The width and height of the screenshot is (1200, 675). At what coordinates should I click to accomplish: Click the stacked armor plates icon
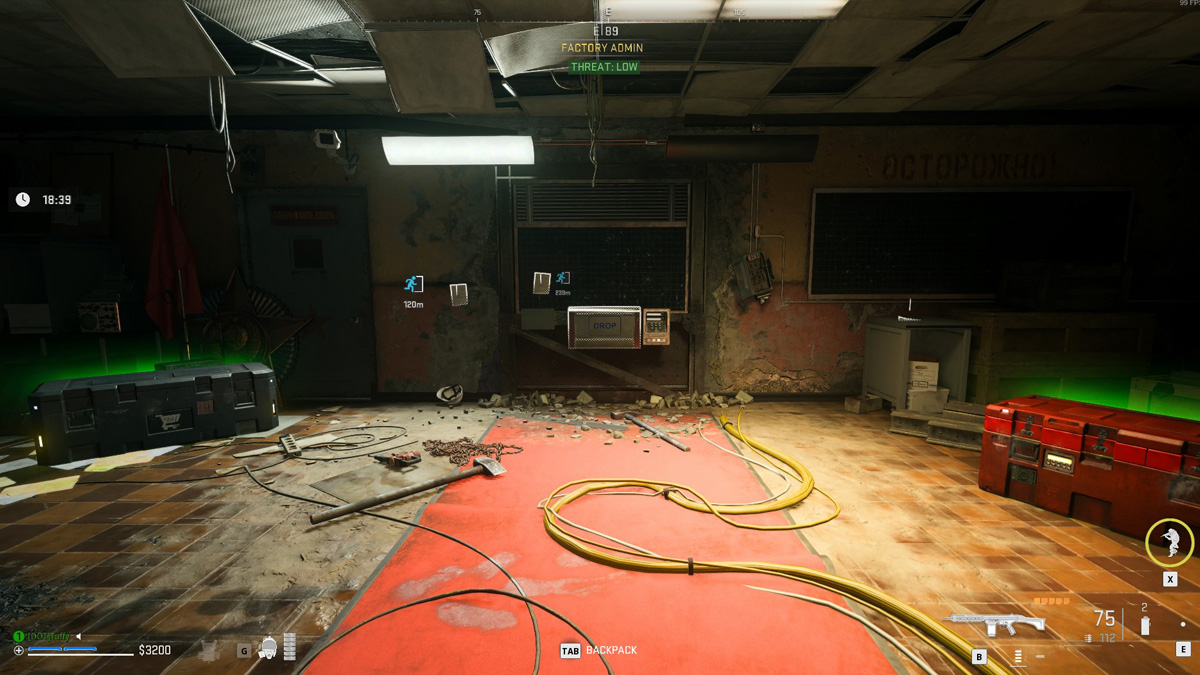290,647
